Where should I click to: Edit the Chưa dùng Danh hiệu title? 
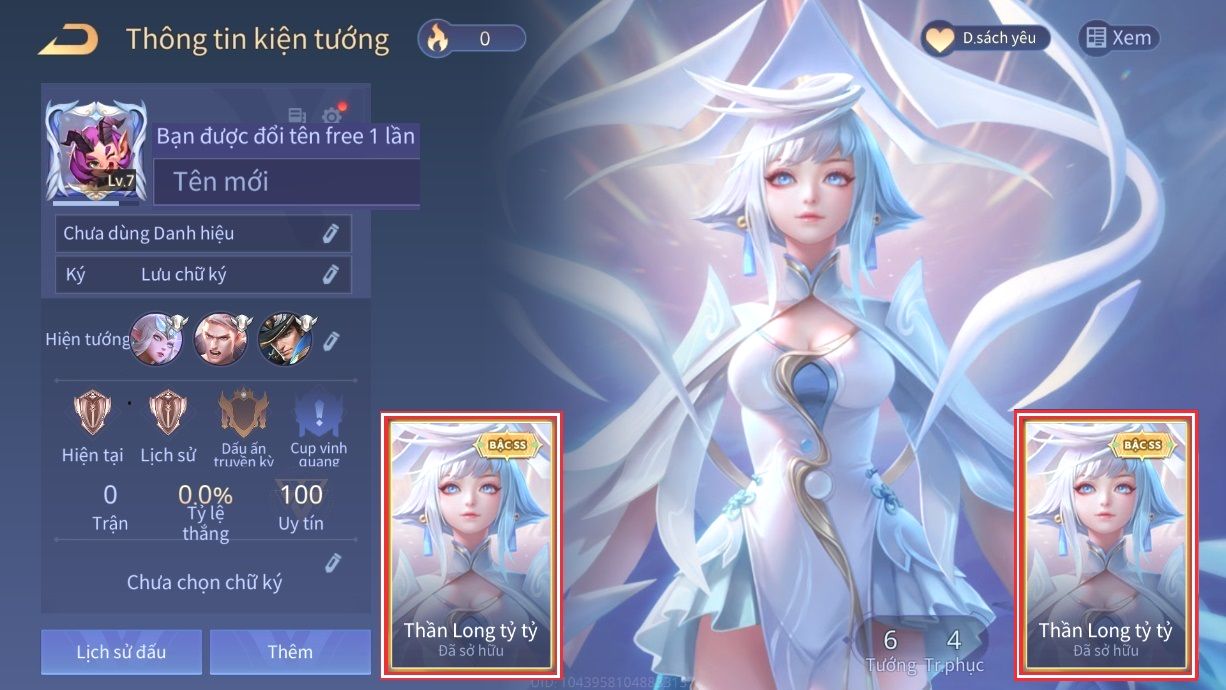(331, 233)
